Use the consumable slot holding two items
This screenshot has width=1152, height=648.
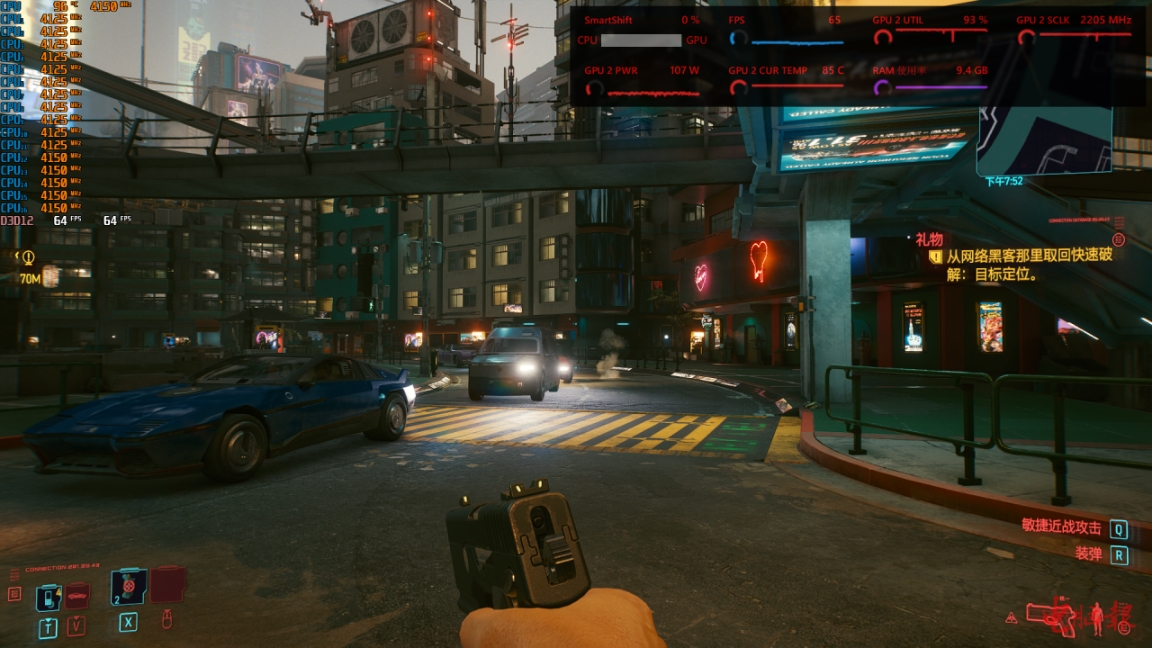[x=128, y=587]
